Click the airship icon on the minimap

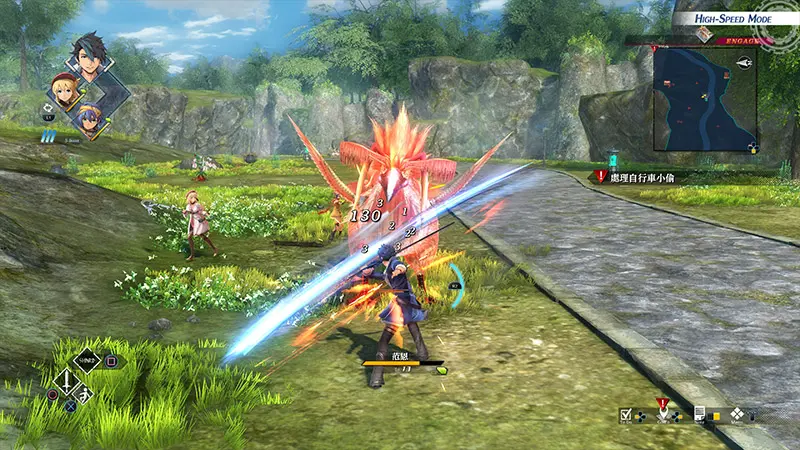pos(744,61)
